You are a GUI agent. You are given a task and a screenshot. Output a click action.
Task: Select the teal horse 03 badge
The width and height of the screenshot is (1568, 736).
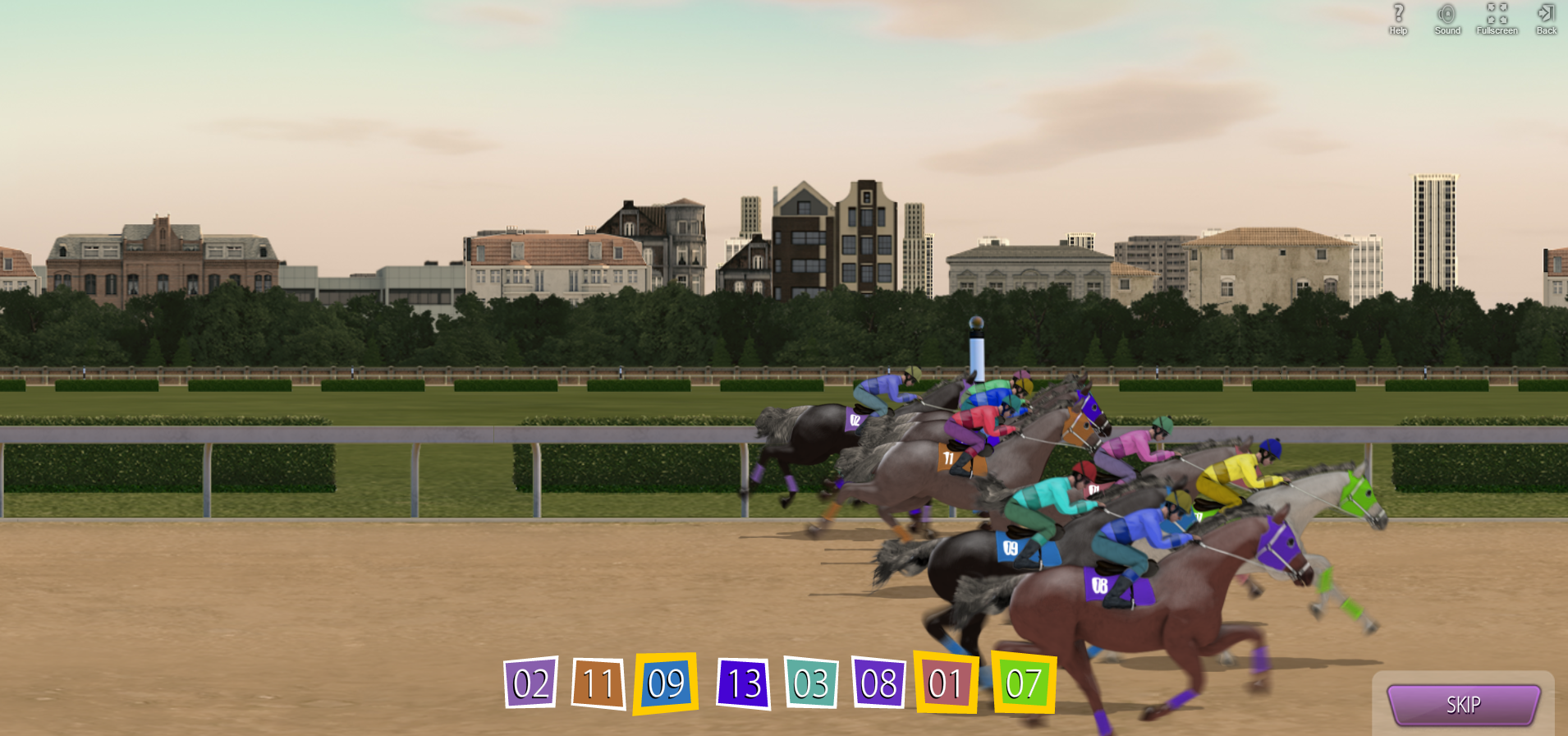tap(811, 683)
